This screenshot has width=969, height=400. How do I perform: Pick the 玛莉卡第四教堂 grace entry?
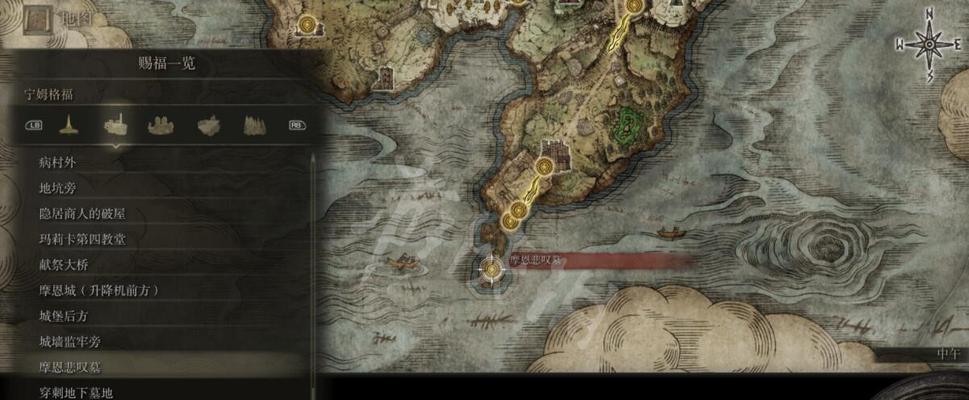pos(82,239)
